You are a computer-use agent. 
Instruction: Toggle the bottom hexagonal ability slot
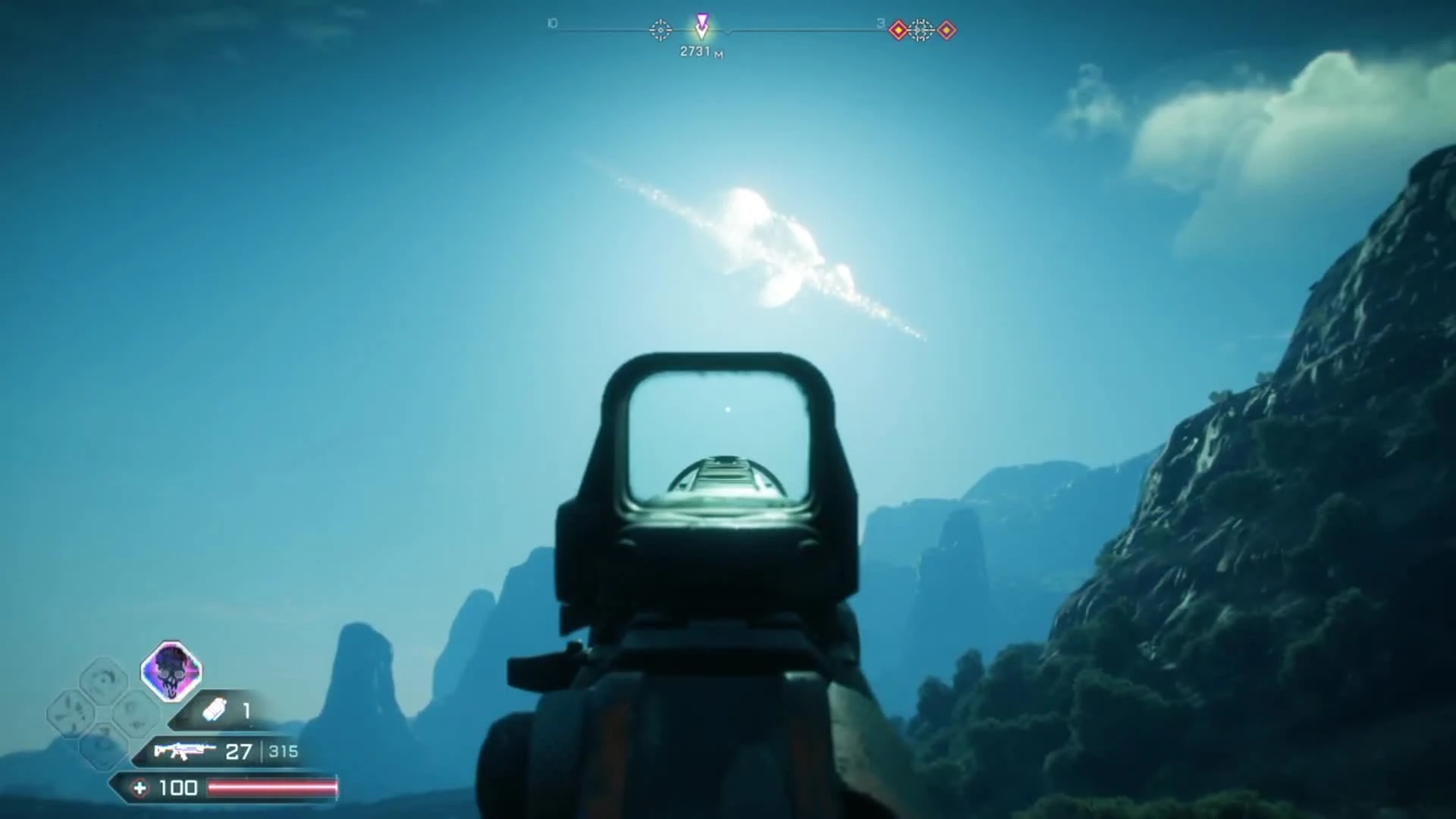tap(102, 746)
